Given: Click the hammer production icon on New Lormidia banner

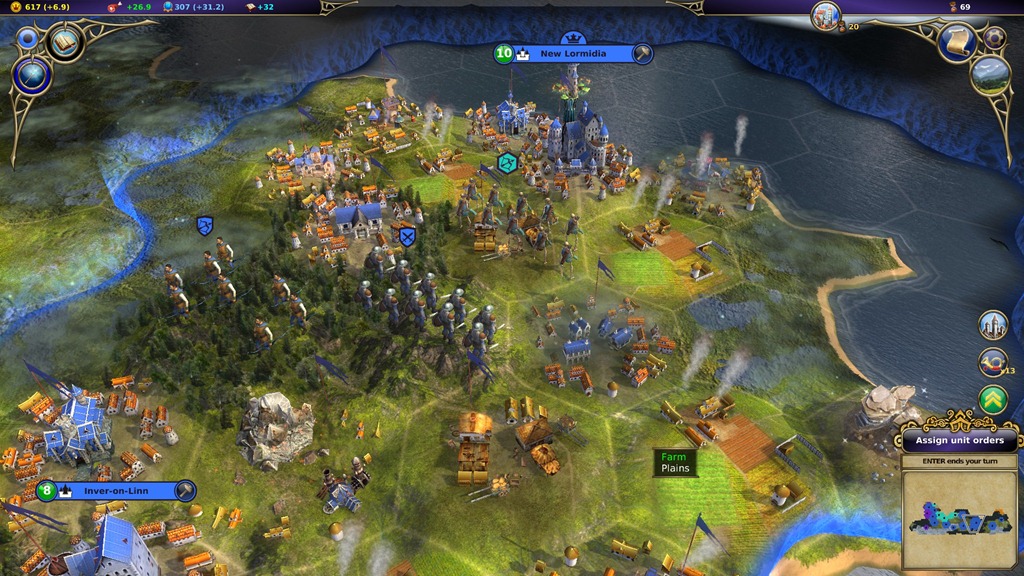Looking at the screenshot, I should pyautogui.click(x=642, y=53).
